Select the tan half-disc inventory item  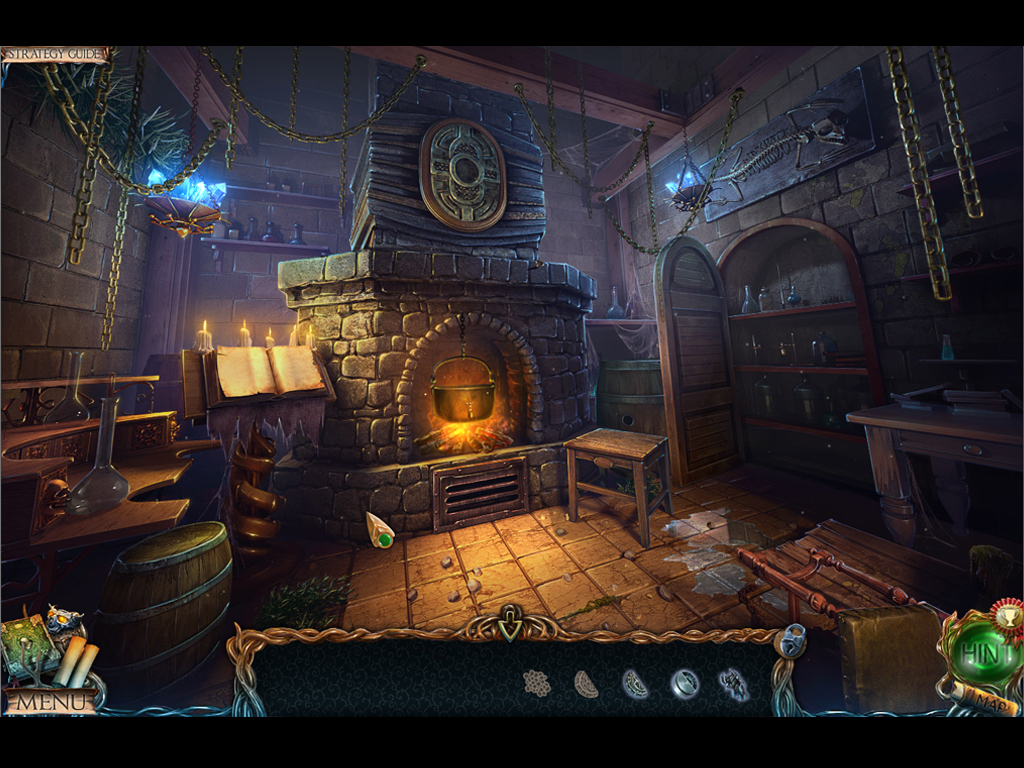point(586,684)
